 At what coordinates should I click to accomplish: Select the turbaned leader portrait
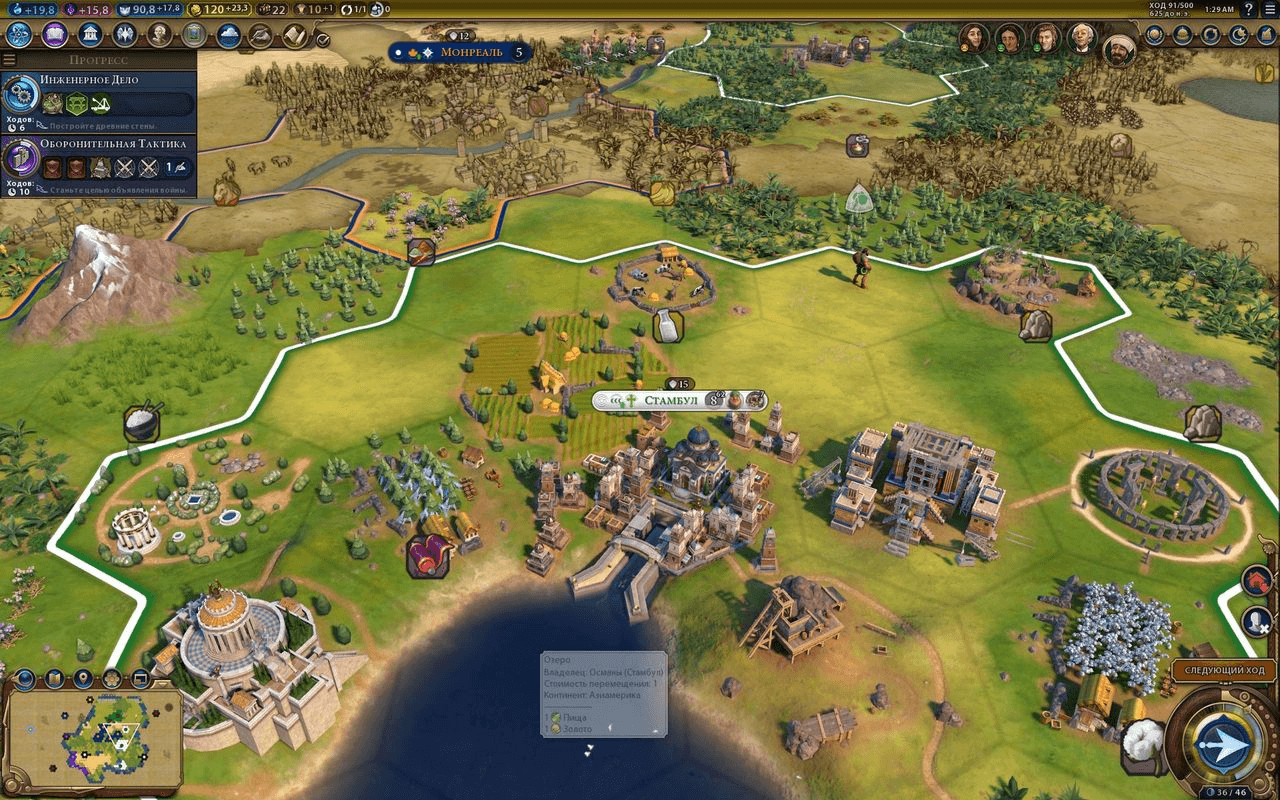point(1119,49)
